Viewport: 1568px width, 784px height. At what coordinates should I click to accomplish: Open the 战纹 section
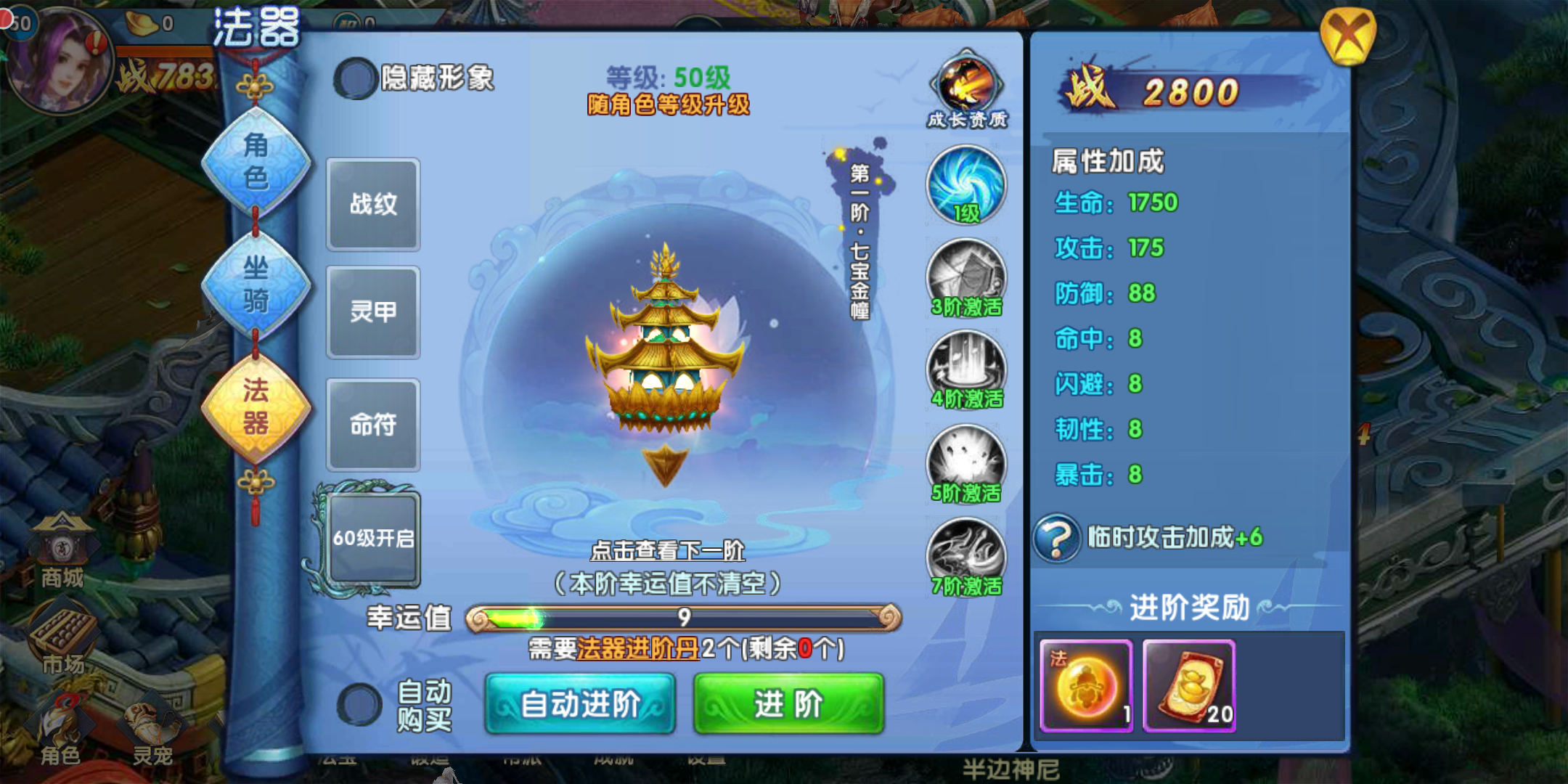coord(373,205)
